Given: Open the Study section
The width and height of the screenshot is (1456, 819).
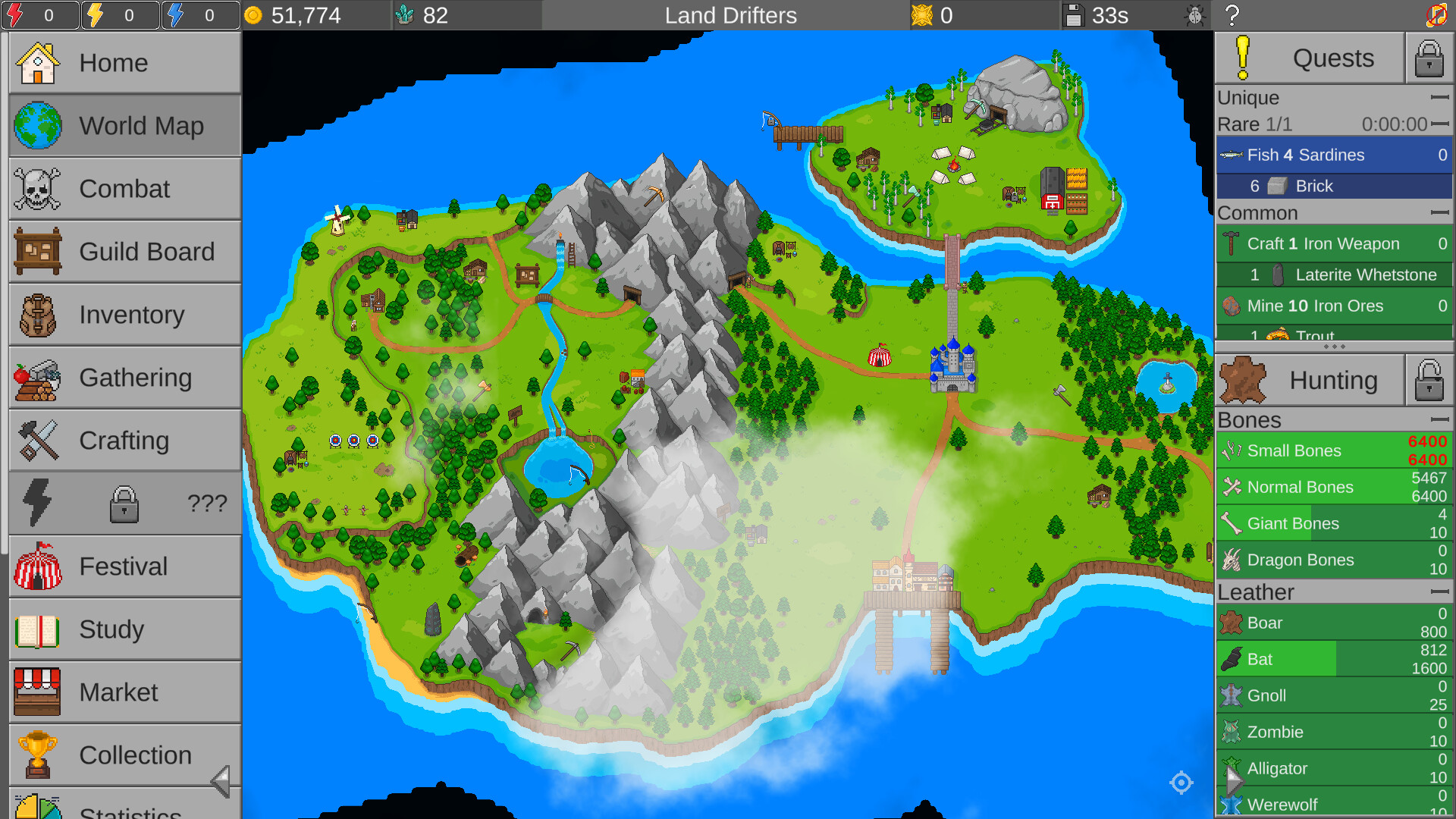Looking at the screenshot, I should tap(36, 629).
